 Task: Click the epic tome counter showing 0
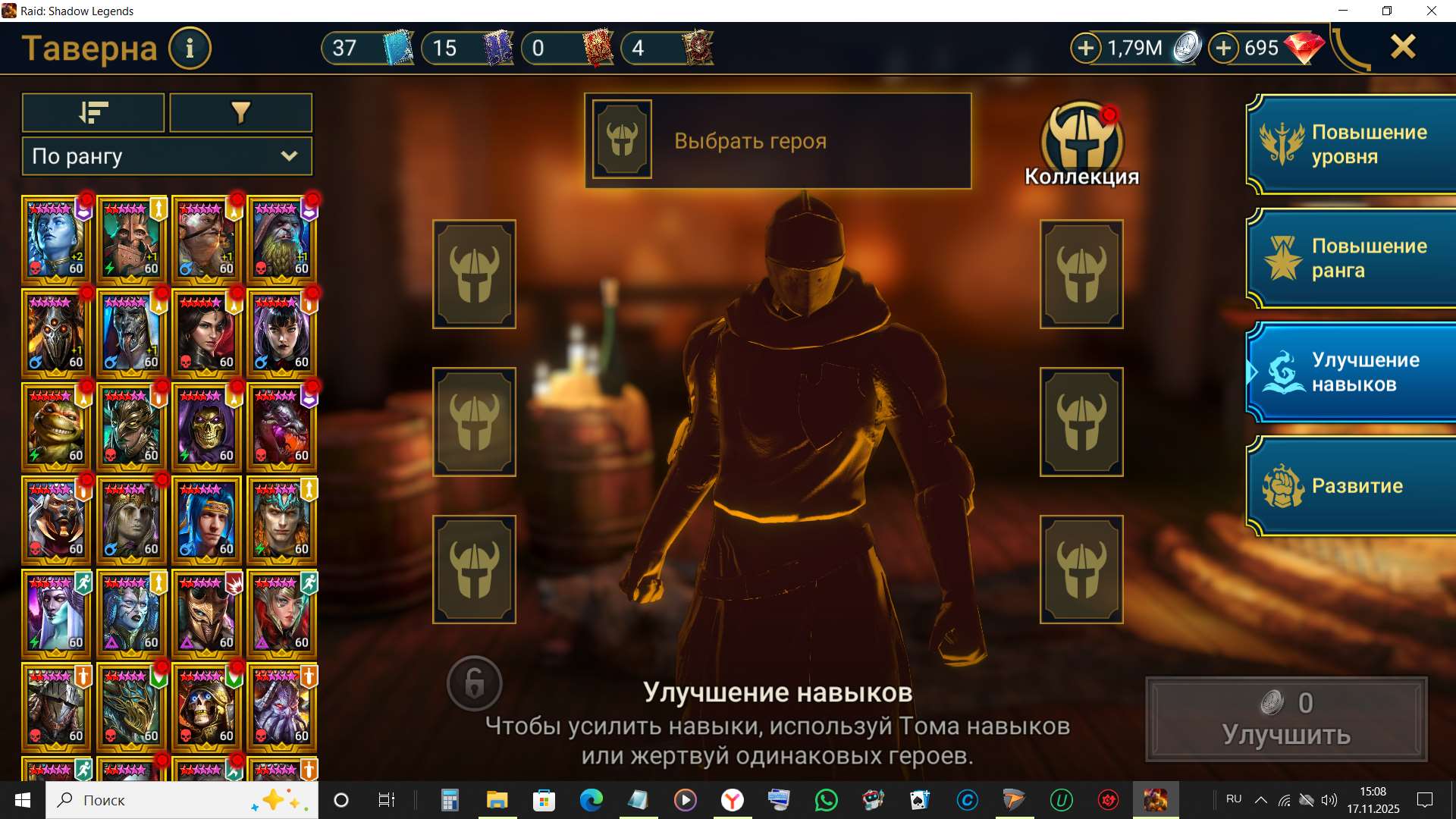click(x=567, y=48)
